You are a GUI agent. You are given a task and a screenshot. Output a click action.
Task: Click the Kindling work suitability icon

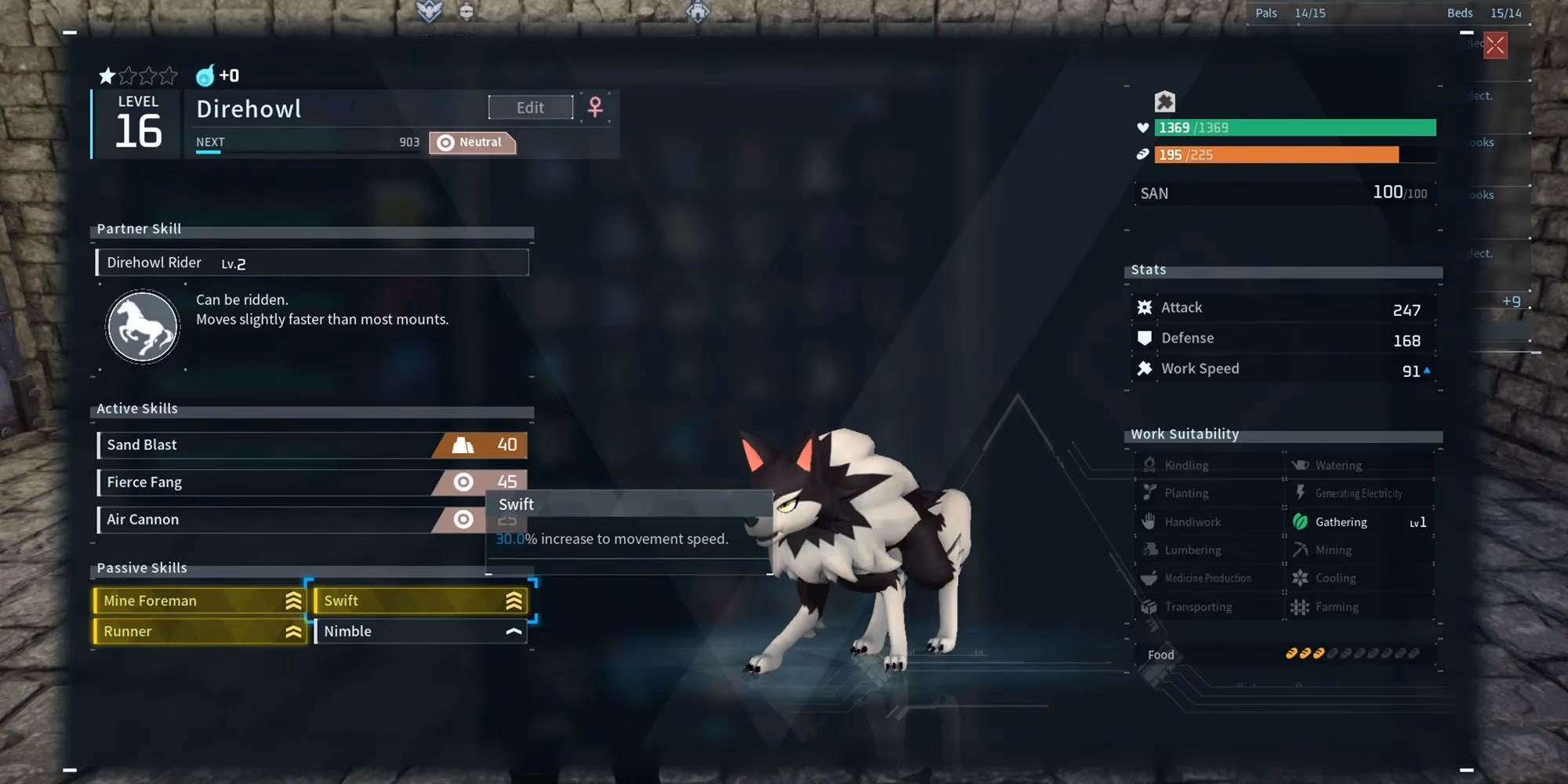coord(1149,464)
